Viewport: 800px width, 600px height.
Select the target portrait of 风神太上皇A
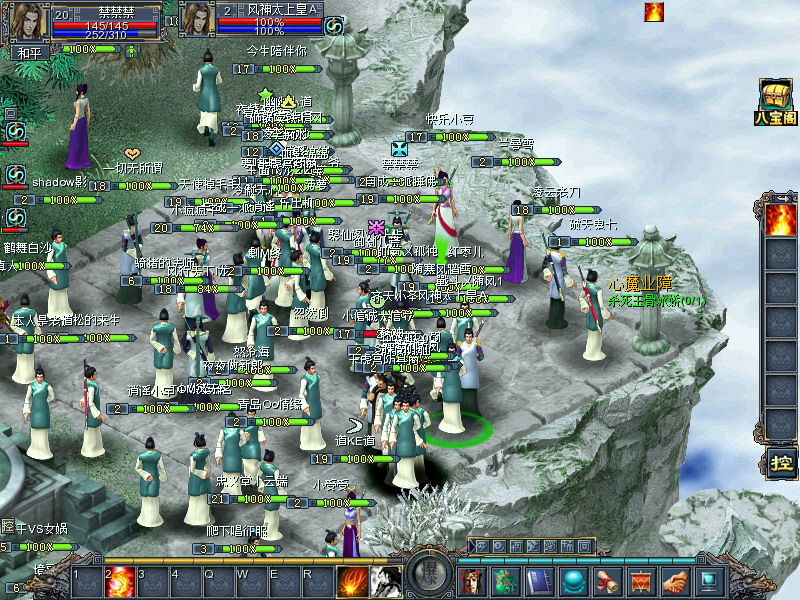tap(196, 22)
